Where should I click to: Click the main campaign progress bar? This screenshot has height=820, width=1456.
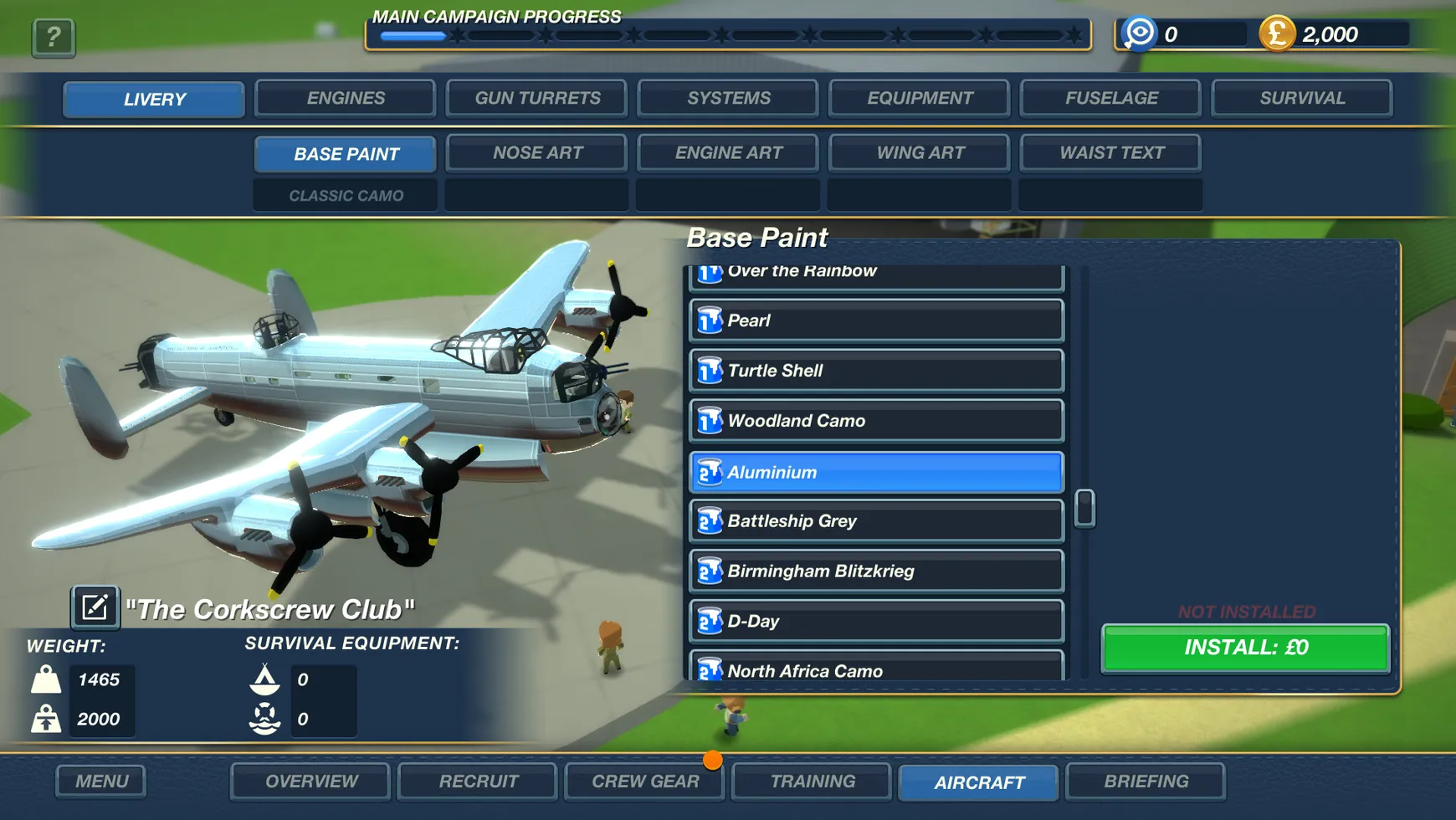(x=728, y=35)
